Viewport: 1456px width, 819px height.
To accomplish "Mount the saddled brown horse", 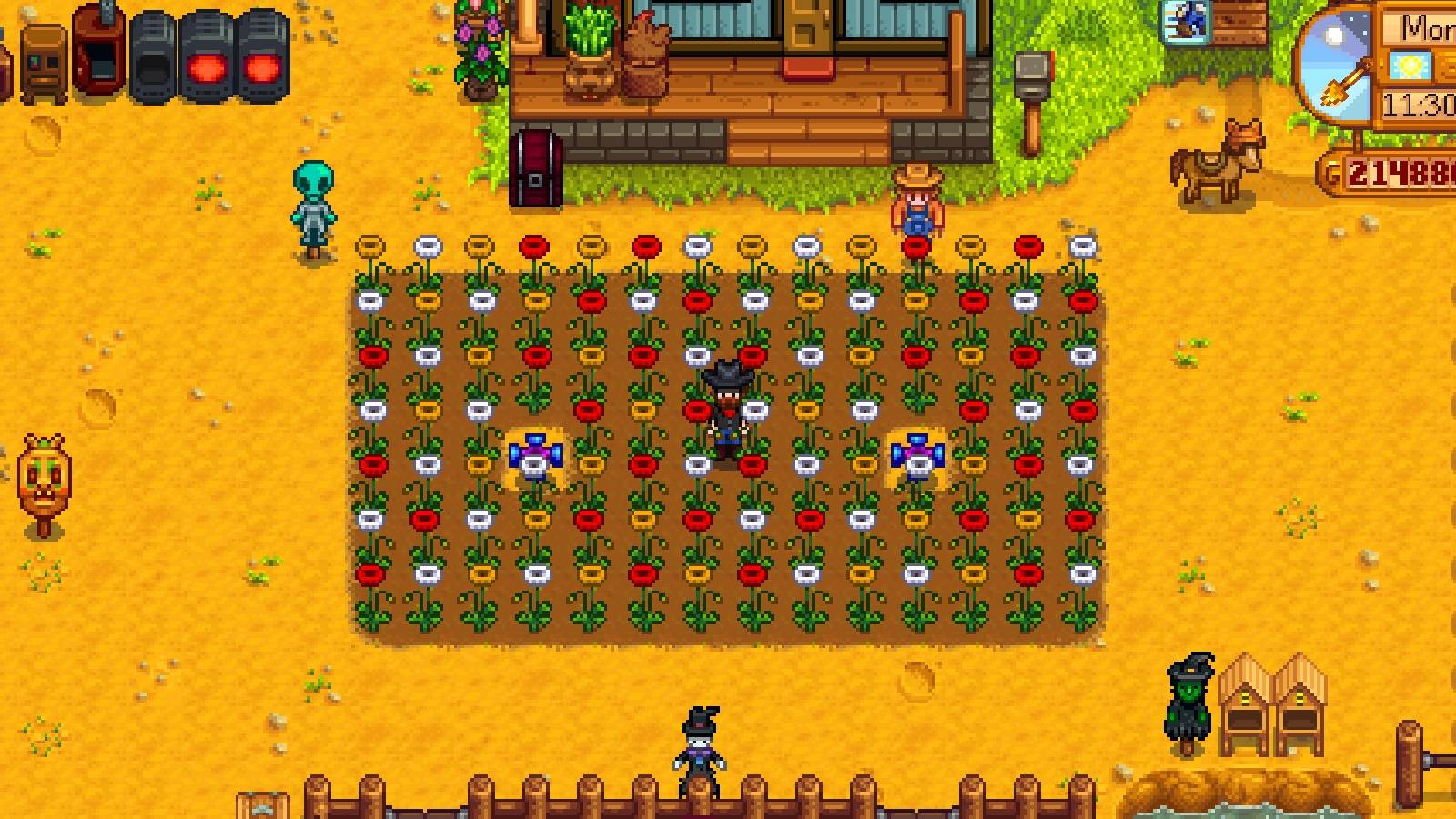I will pyautogui.click(x=1215, y=159).
